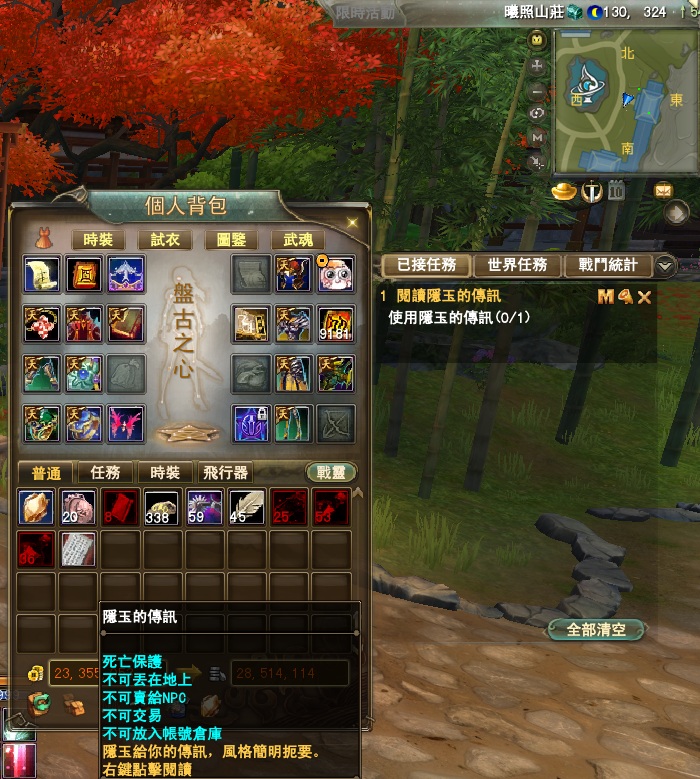Switch to the 世界任務 world quests tab

[x=517, y=265]
